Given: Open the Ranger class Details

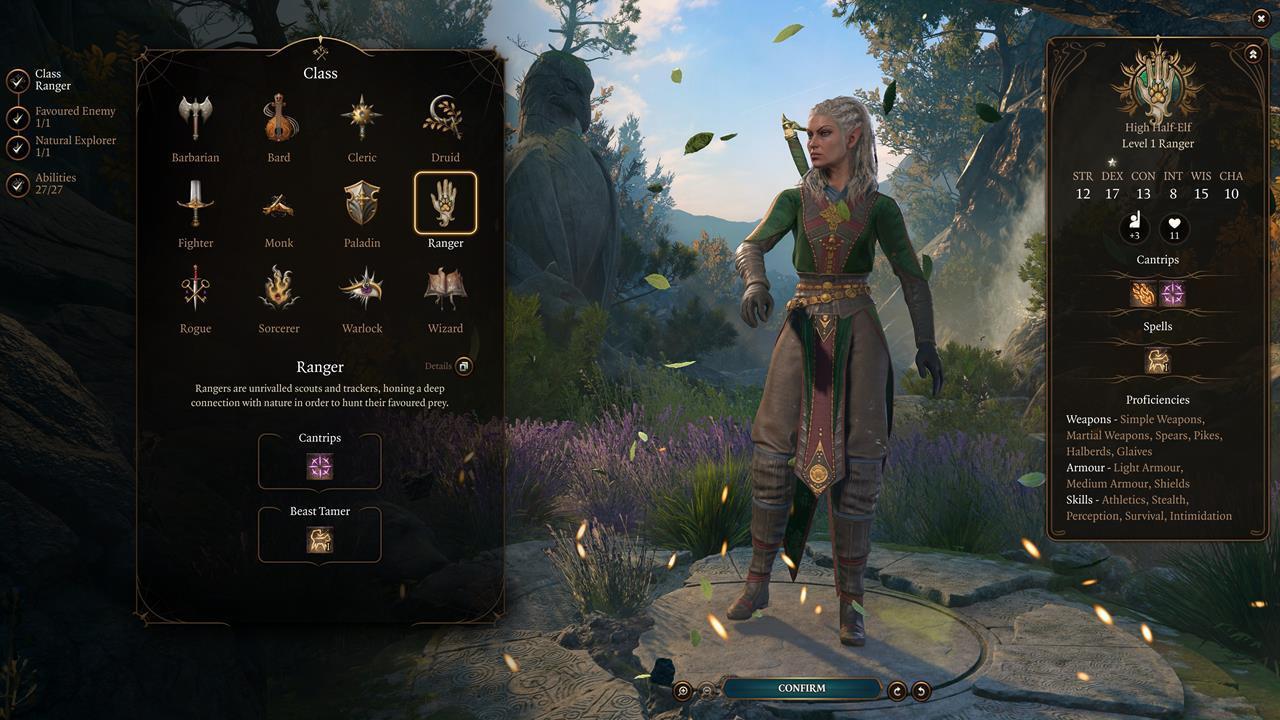Looking at the screenshot, I should pyautogui.click(x=463, y=366).
